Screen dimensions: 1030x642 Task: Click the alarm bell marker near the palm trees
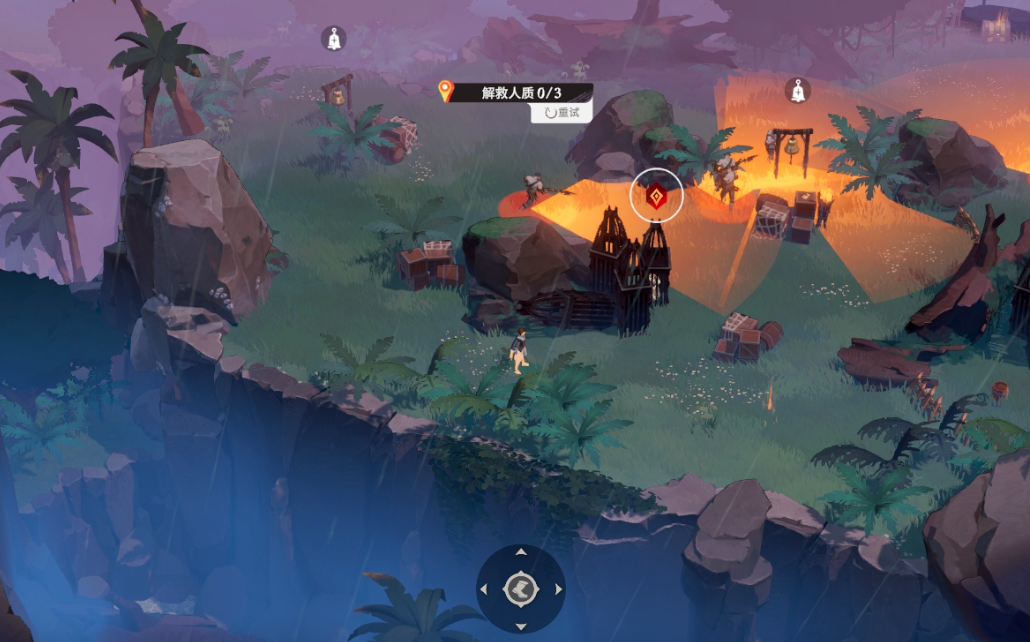pyautogui.click(x=334, y=39)
